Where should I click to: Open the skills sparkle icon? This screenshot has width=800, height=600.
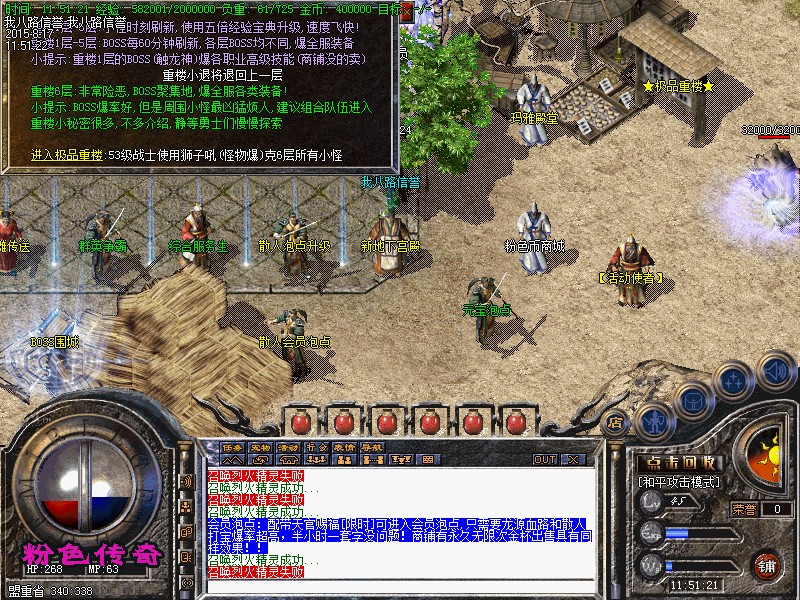tap(733, 380)
